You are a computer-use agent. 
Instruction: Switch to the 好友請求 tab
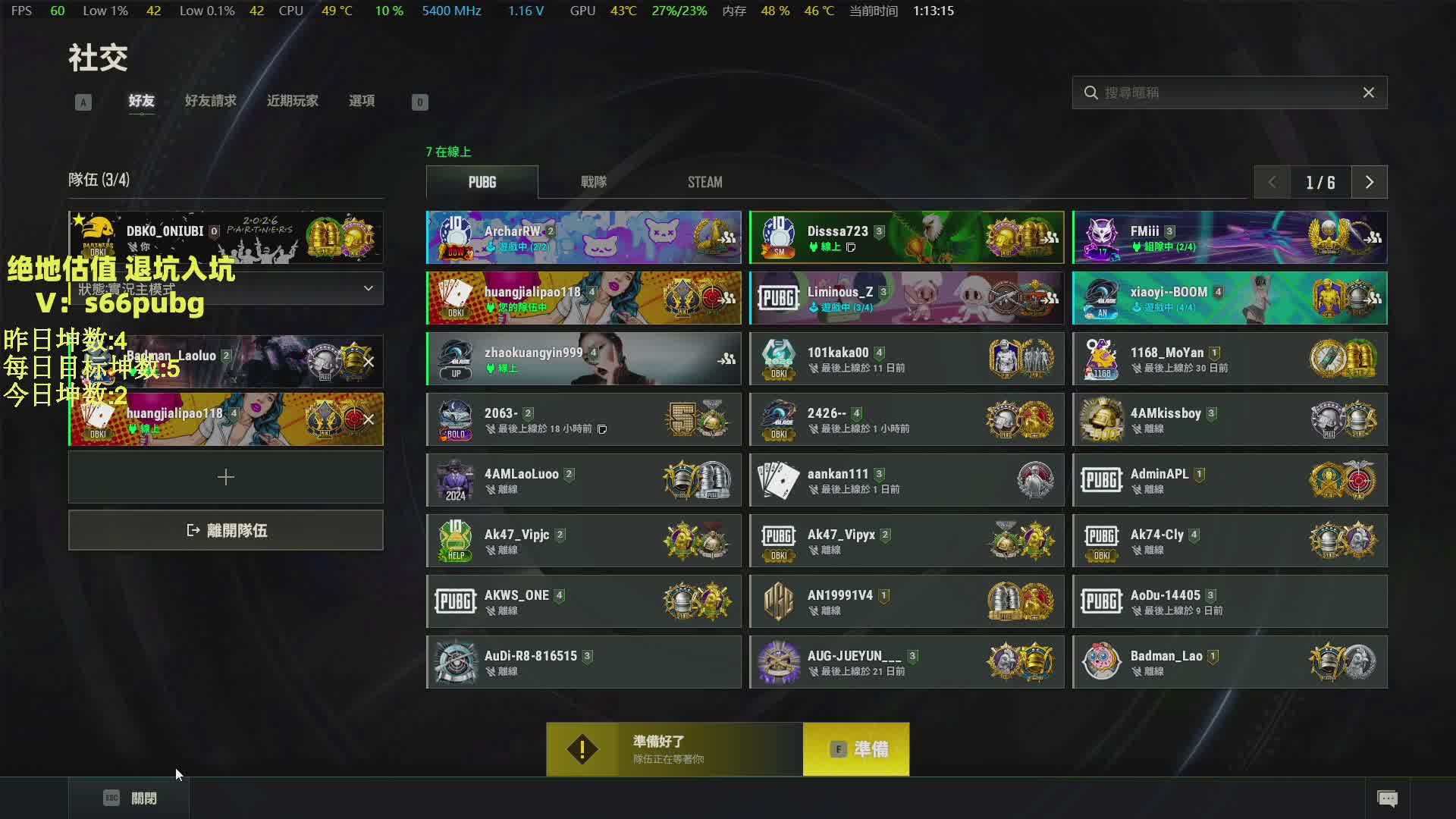[210, 101]
